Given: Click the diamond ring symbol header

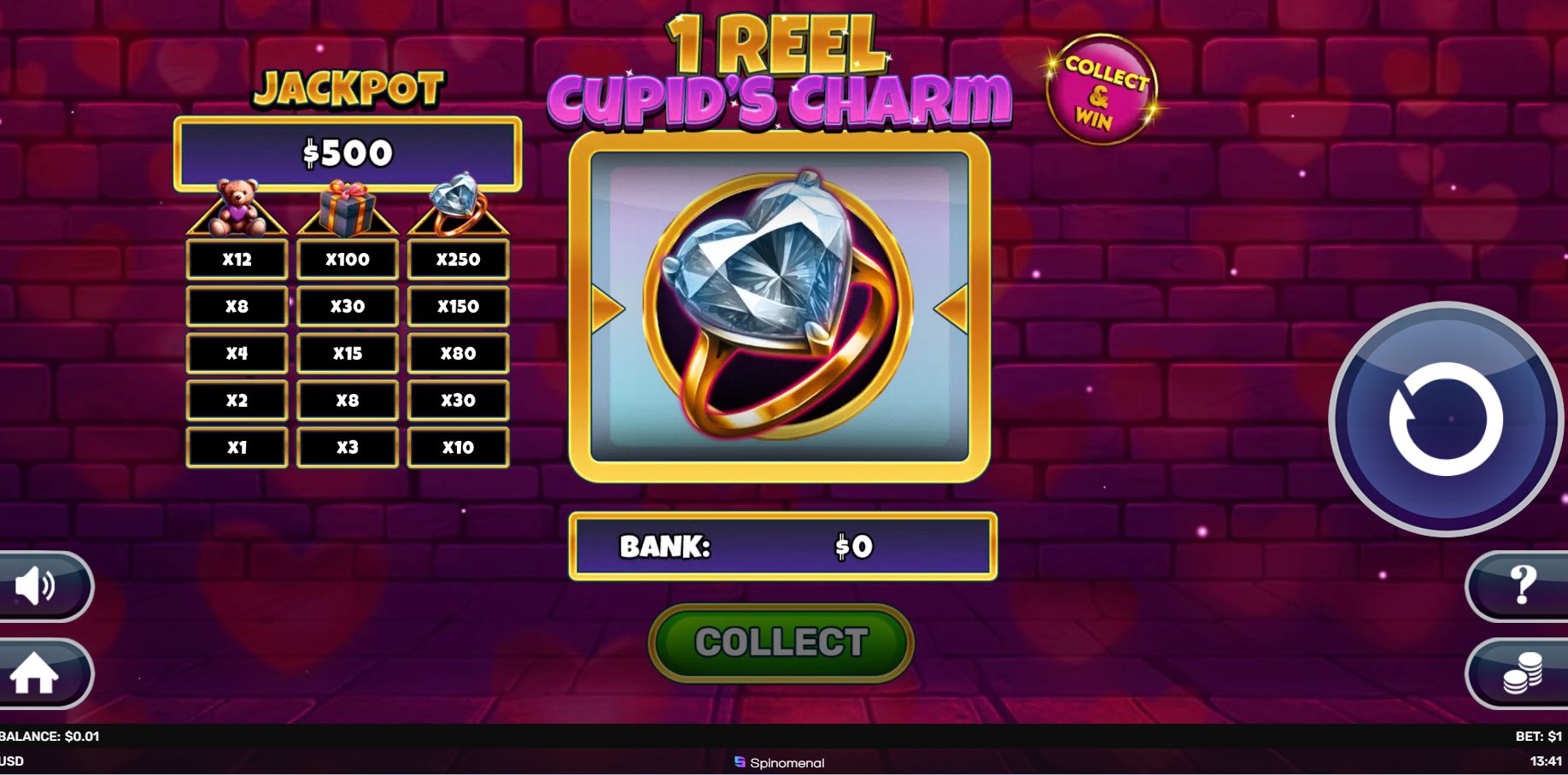Looking at the screenshot, I should [458, 205].
